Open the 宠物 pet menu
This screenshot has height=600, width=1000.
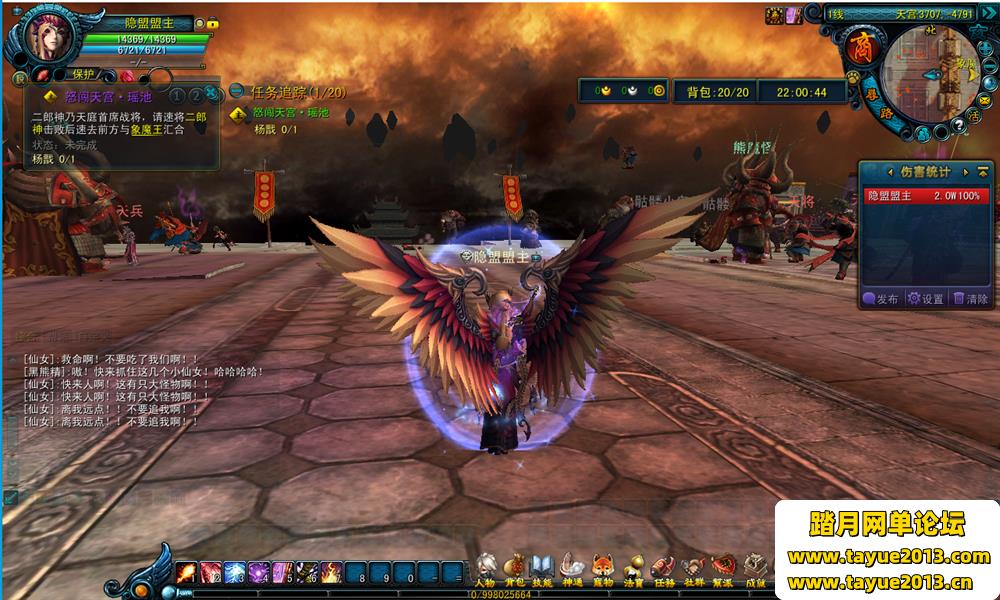(x=602, y=568)
